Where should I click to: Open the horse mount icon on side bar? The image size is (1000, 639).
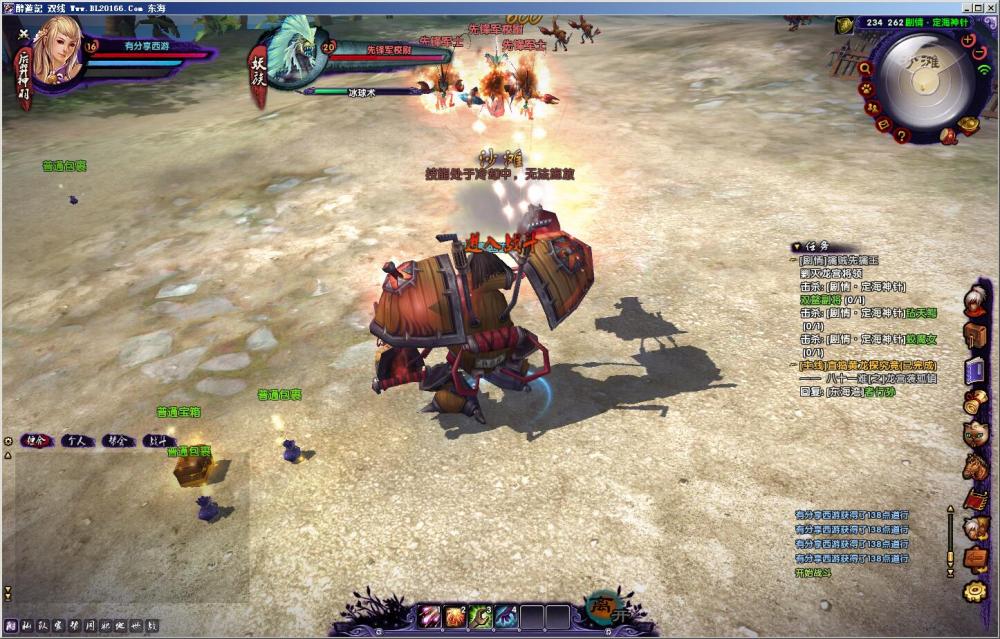pos(975,466)
